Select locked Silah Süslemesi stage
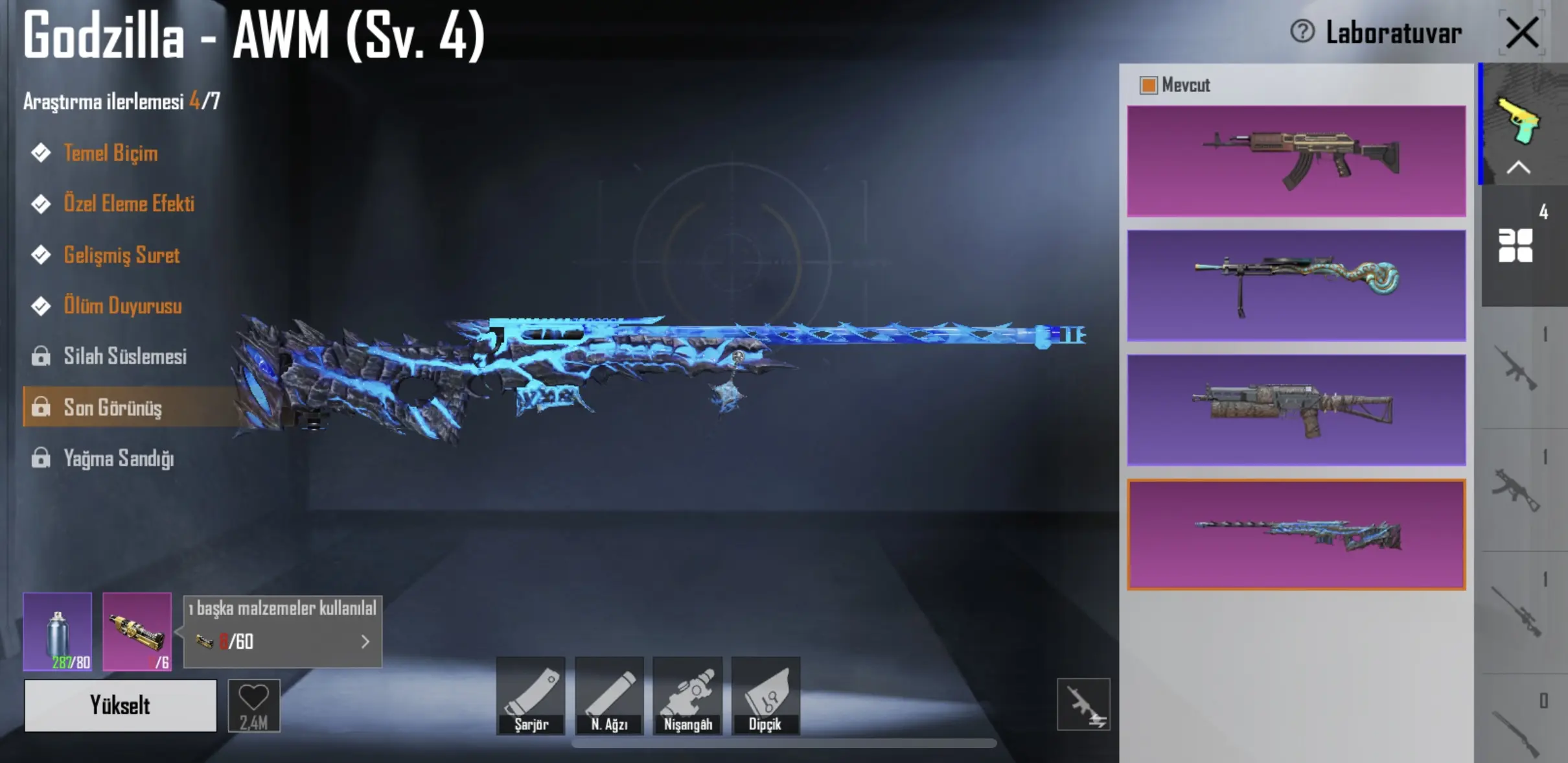This screenshot has width=1568, height=763. [124, 356]
